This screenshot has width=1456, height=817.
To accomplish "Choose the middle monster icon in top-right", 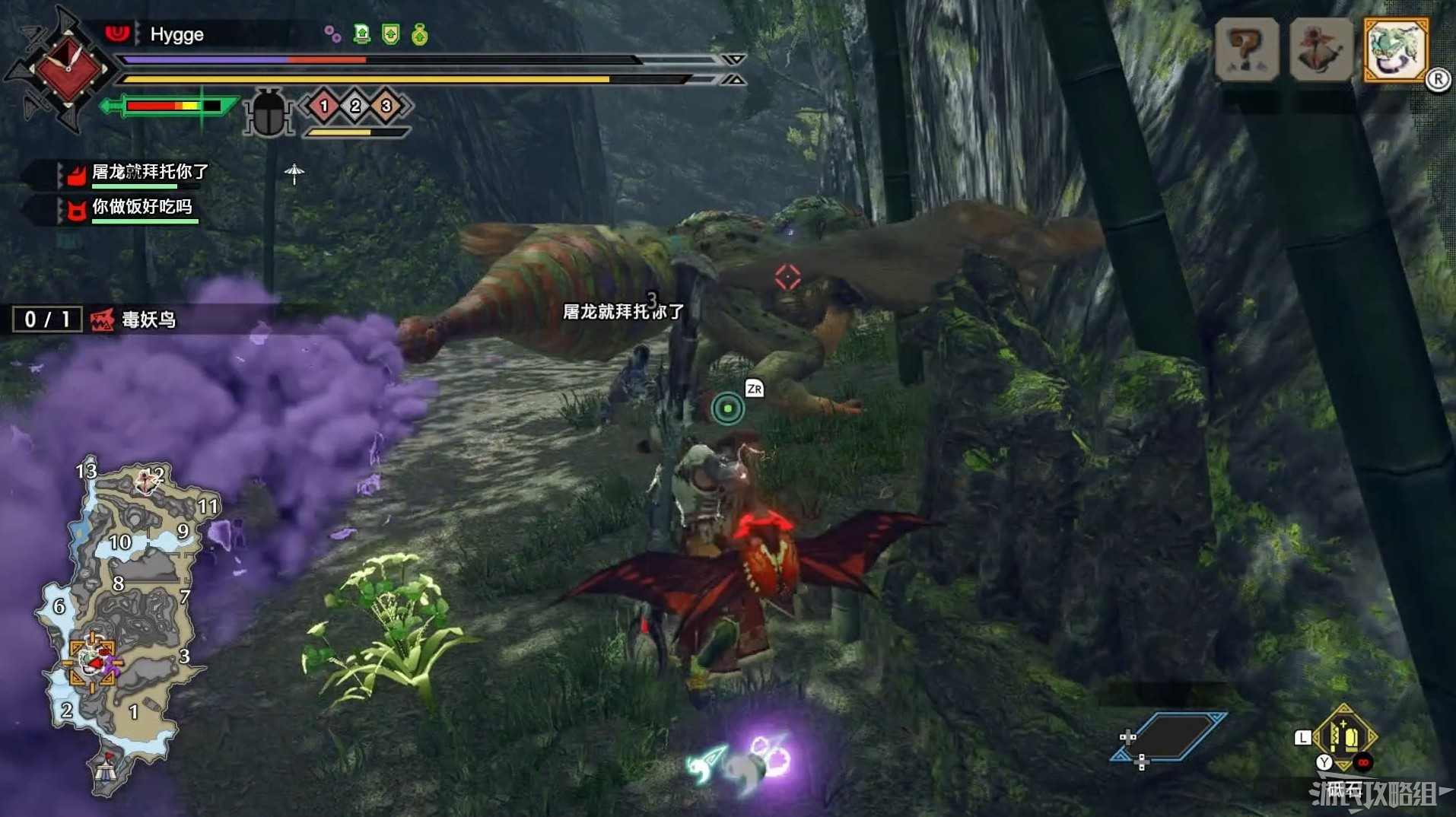I will pyautogui.click(x=1321, y=50).
